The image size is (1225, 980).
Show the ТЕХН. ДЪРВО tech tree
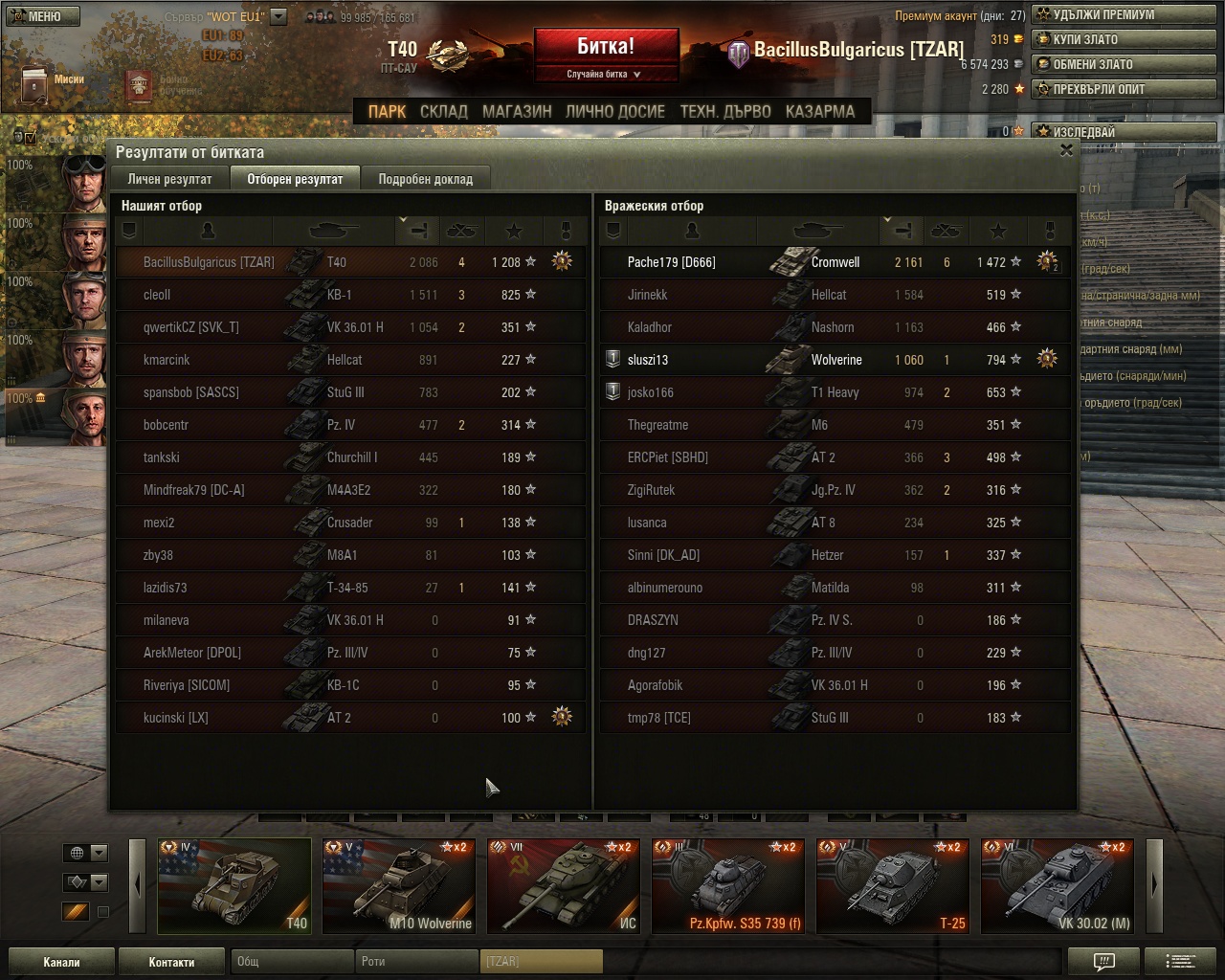point(725,112)
